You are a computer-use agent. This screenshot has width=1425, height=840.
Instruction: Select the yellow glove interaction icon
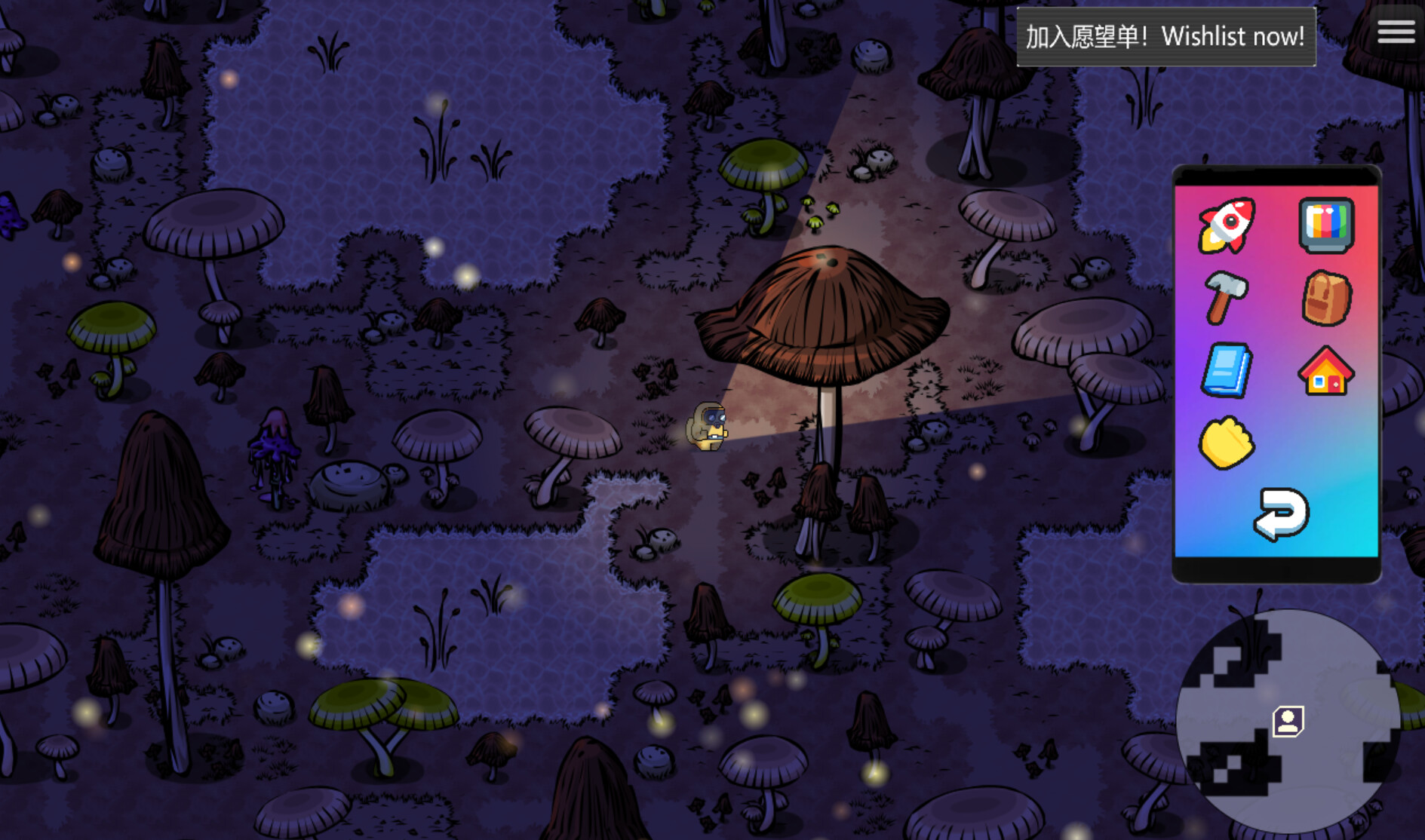(x=1228, y=443)
